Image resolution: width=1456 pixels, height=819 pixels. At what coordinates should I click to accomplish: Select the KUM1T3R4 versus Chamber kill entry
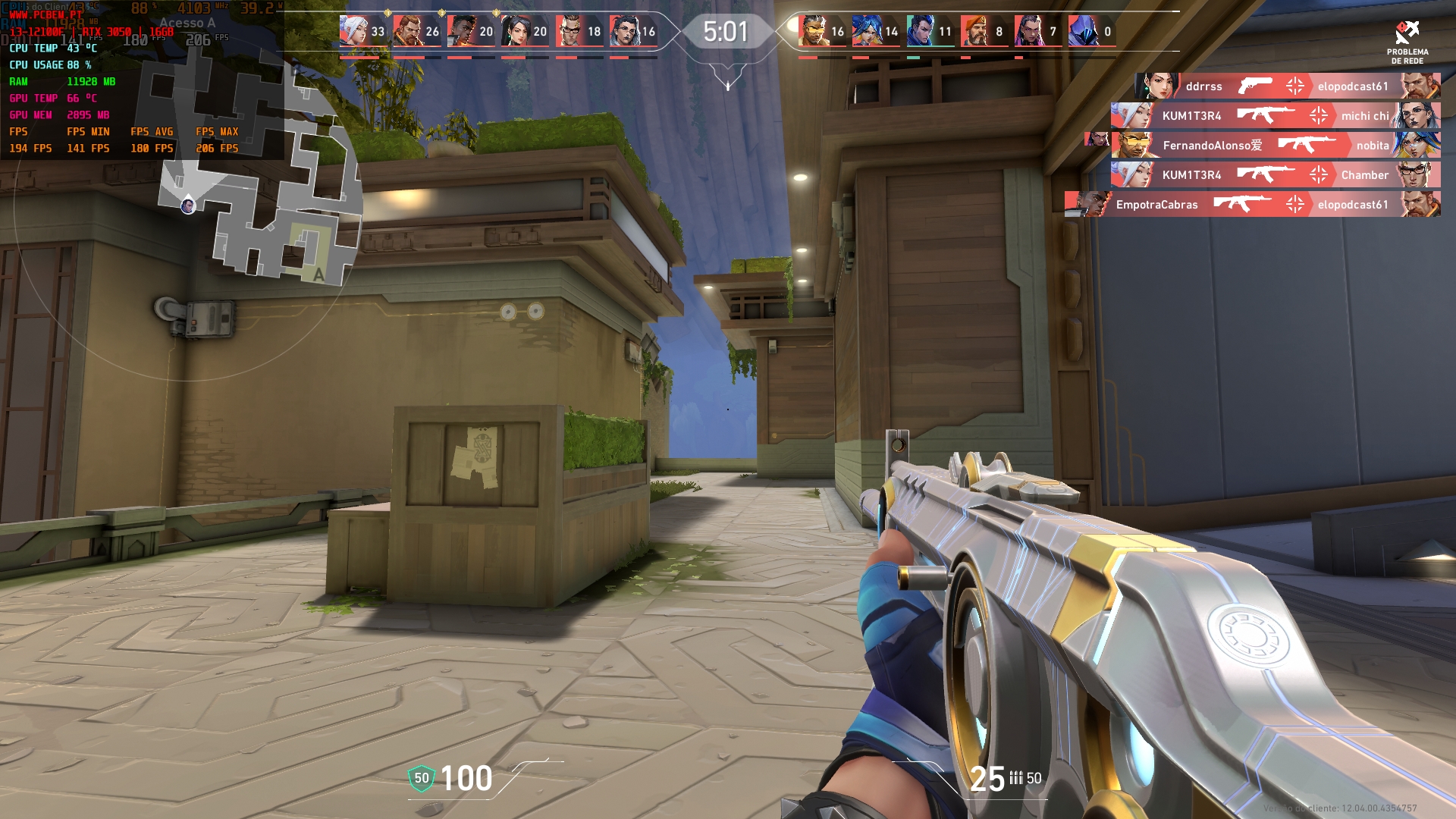(1276, 175)
